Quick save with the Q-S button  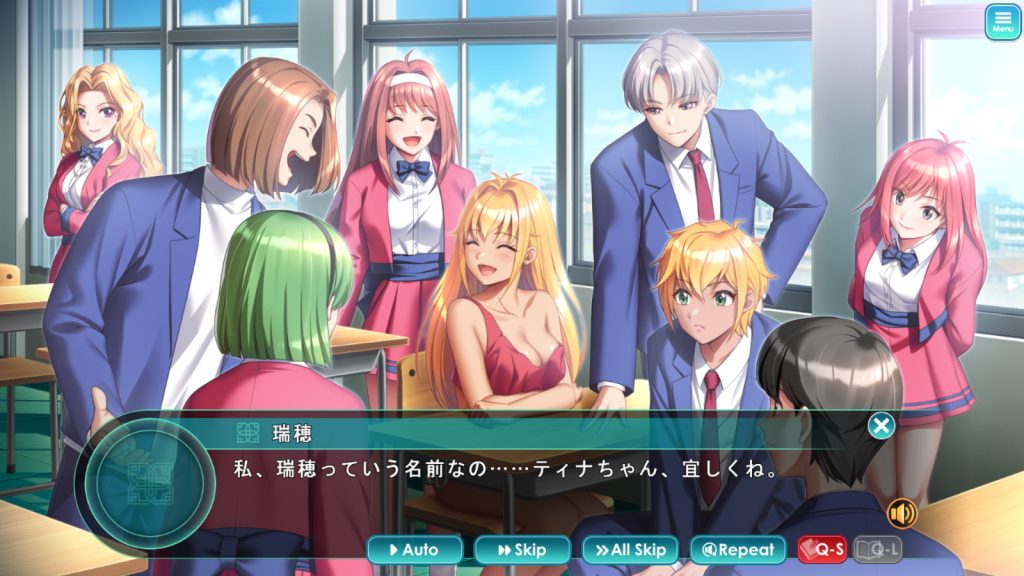(822, 549)
